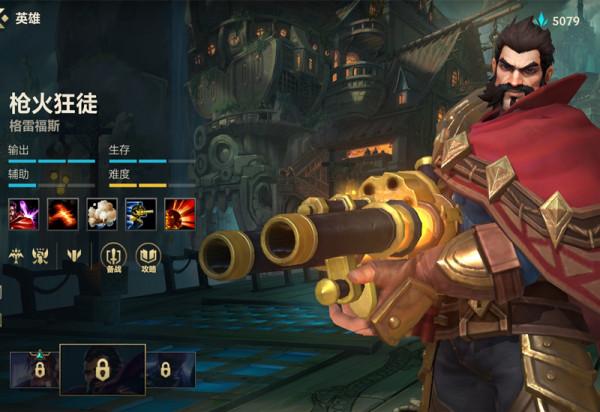
Task: Open the 备战 loadout button
Action: (113, 257)
